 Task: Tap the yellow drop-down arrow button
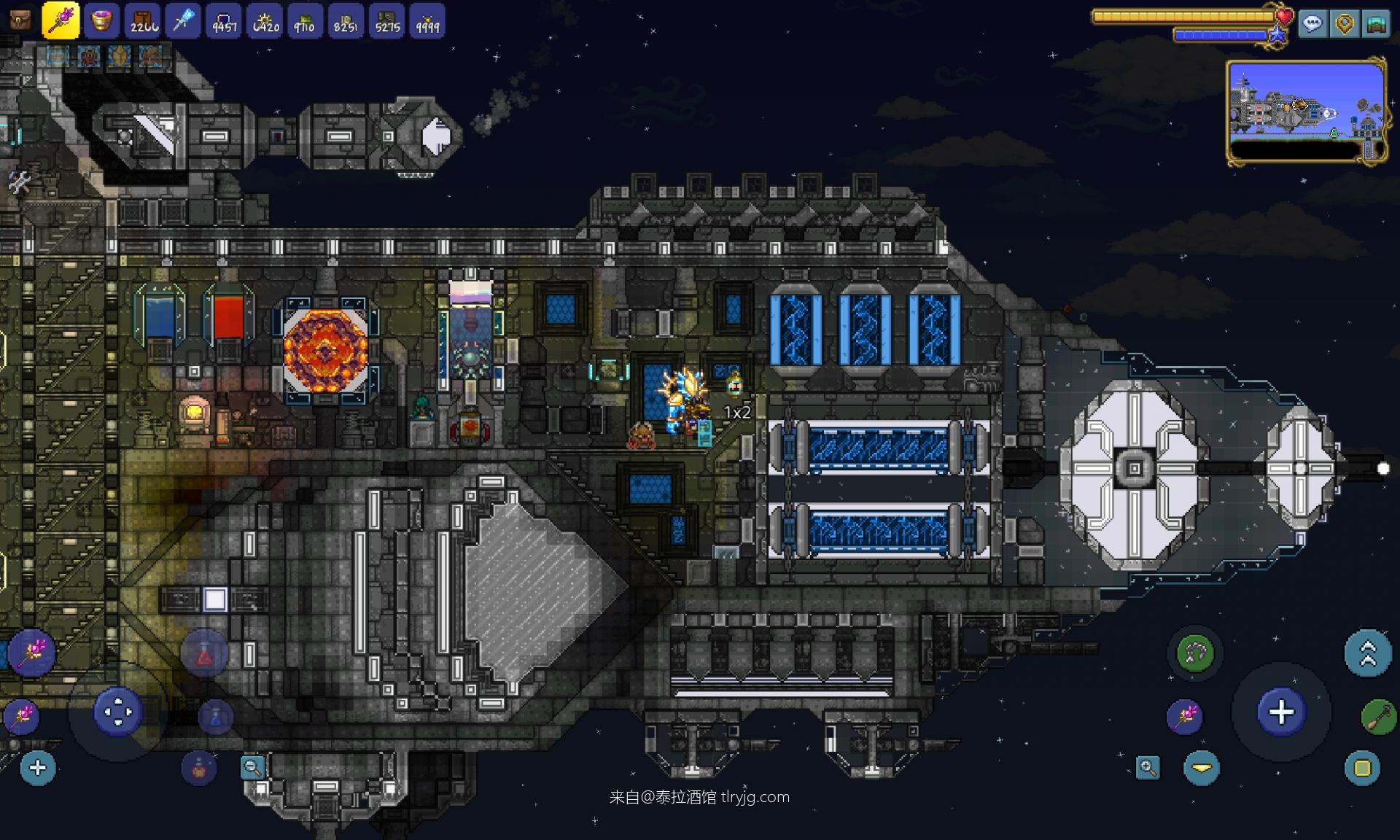point(1201,768)
